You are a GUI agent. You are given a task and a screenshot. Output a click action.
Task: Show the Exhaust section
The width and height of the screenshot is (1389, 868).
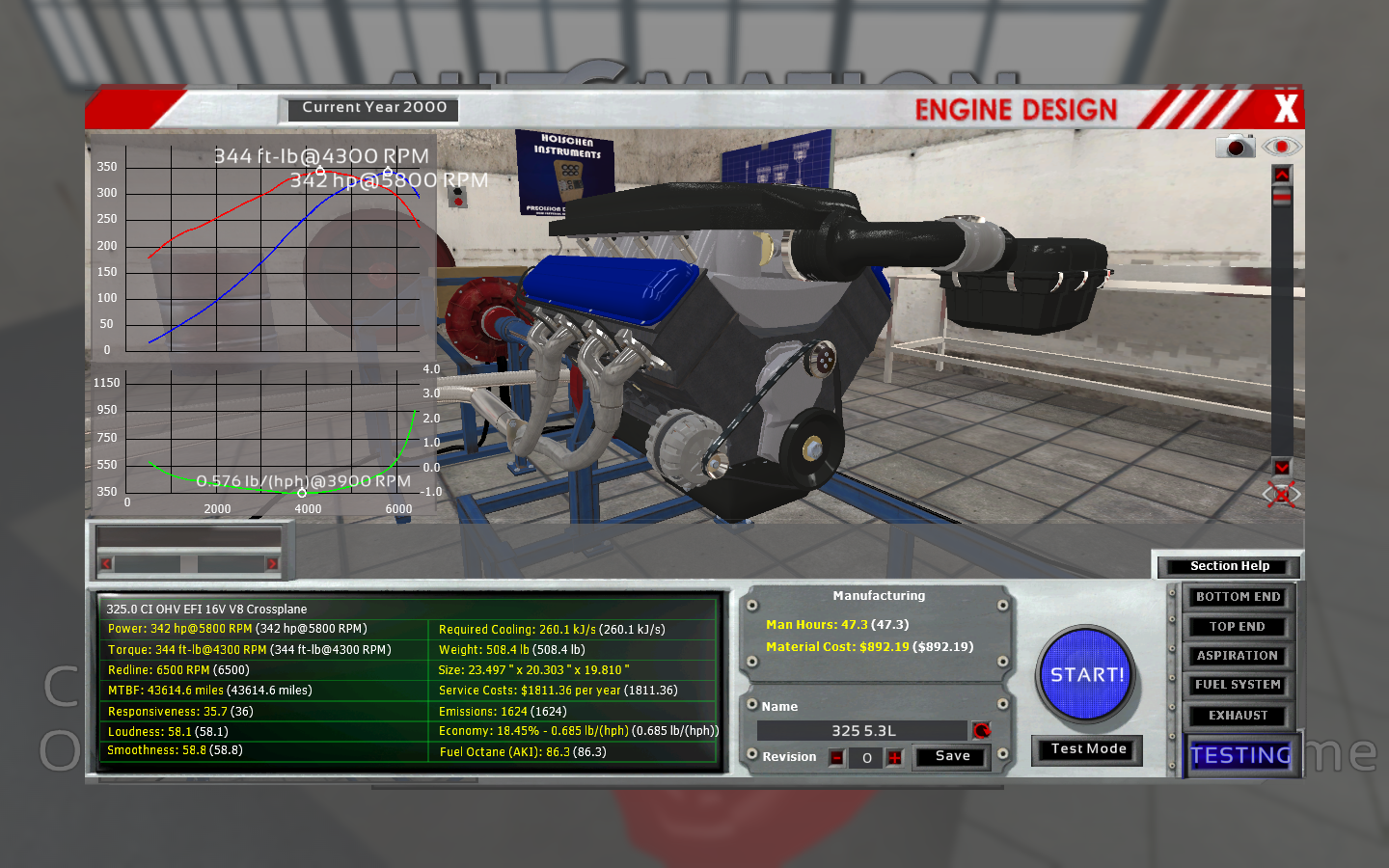point(1238,716)
